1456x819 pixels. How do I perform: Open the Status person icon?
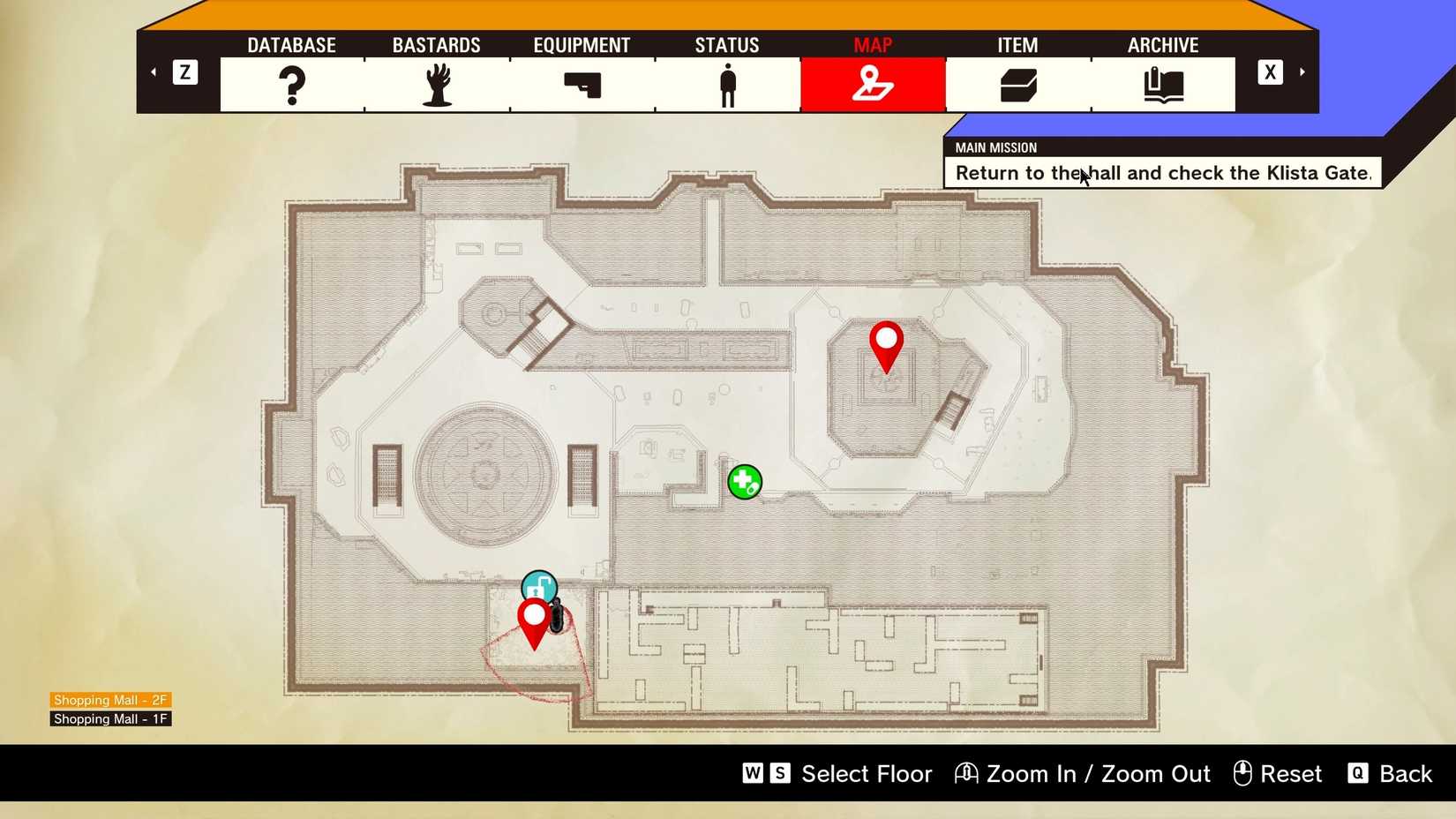[726, 84]
